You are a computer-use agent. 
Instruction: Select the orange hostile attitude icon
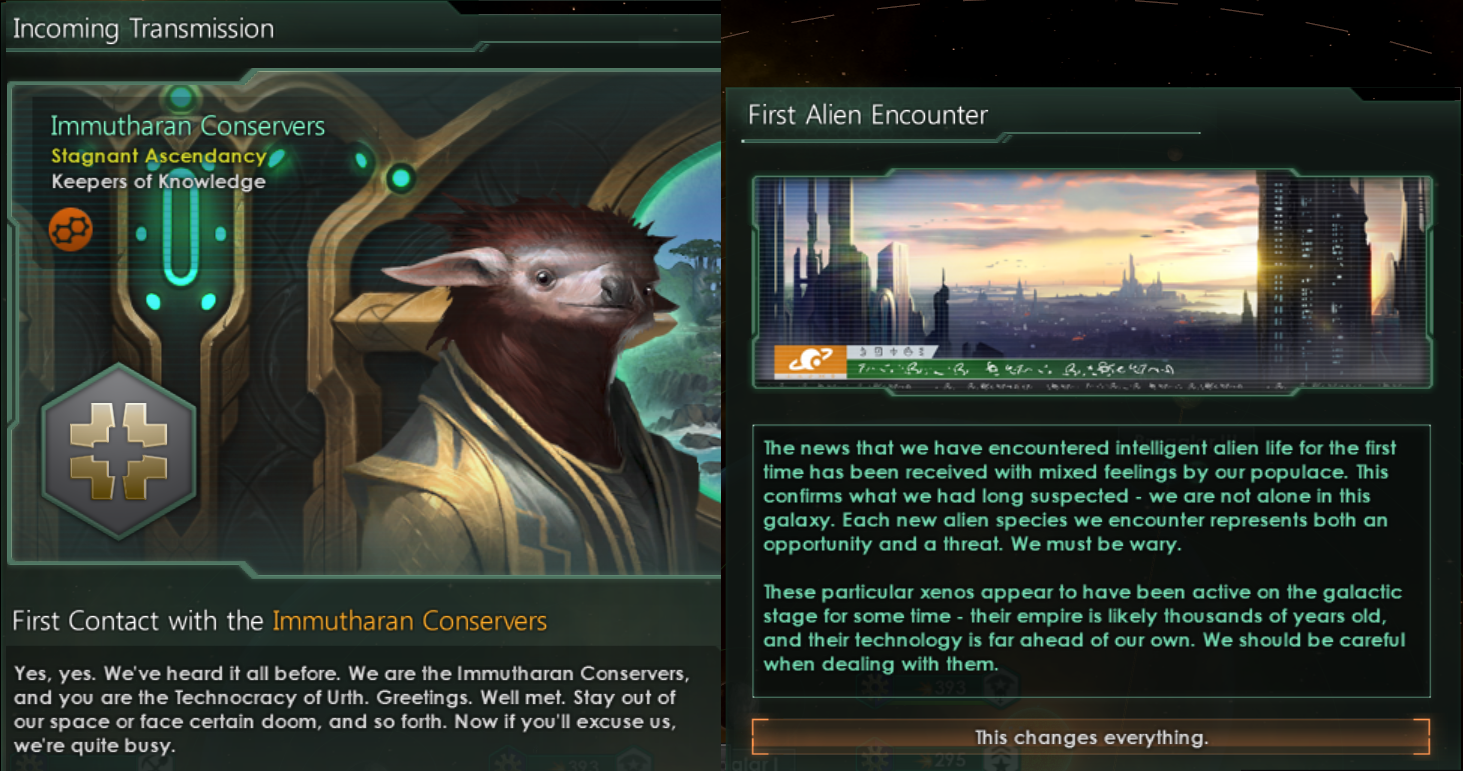[x=69, y=228]
